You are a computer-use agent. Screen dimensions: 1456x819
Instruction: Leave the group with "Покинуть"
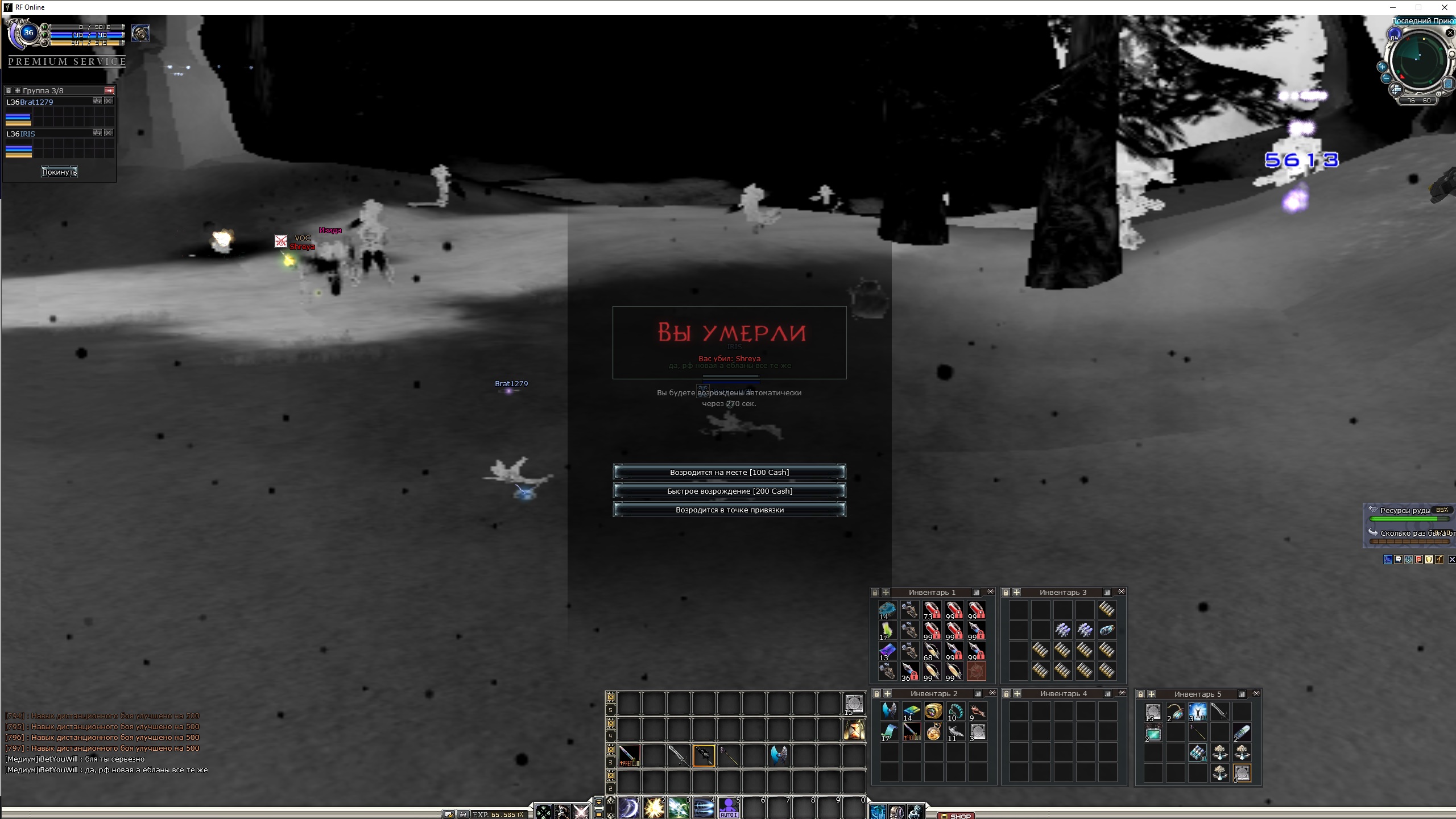pyautogui.click(x=59, y=172)
